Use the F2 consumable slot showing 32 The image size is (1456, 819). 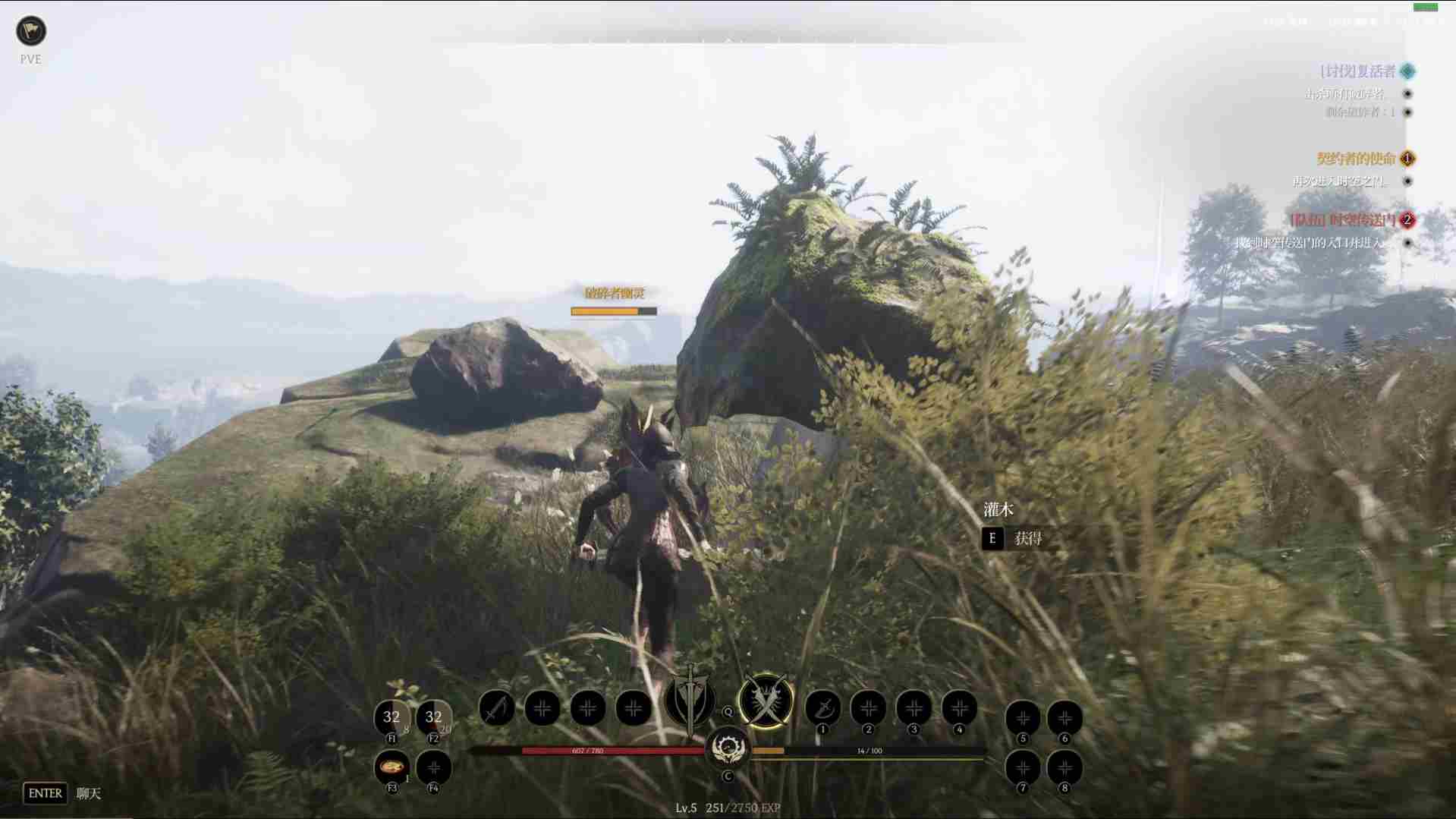(434, 717)
